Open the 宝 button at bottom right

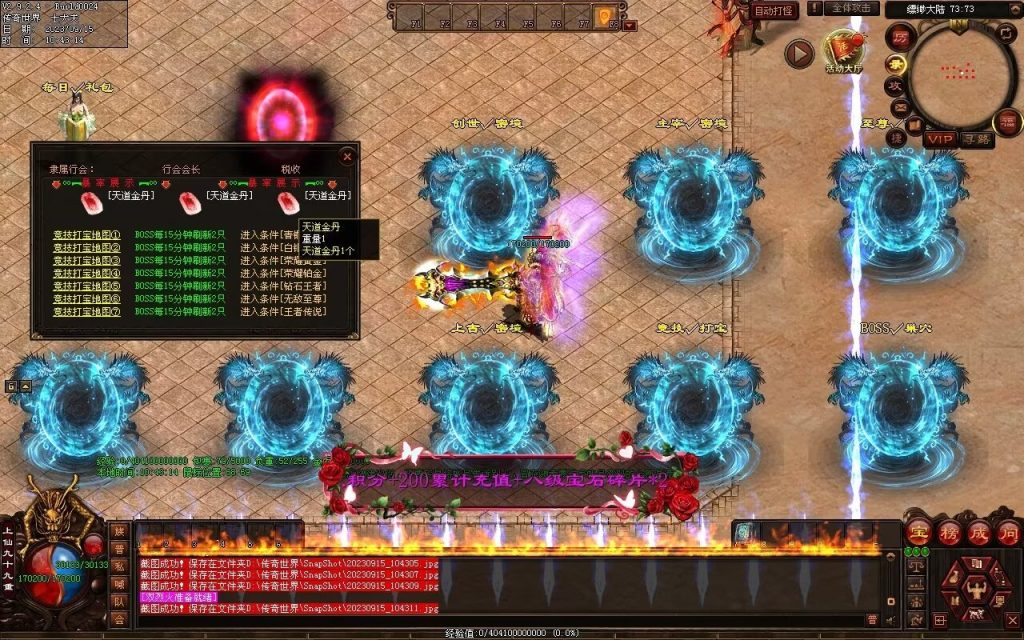[917, 530]
